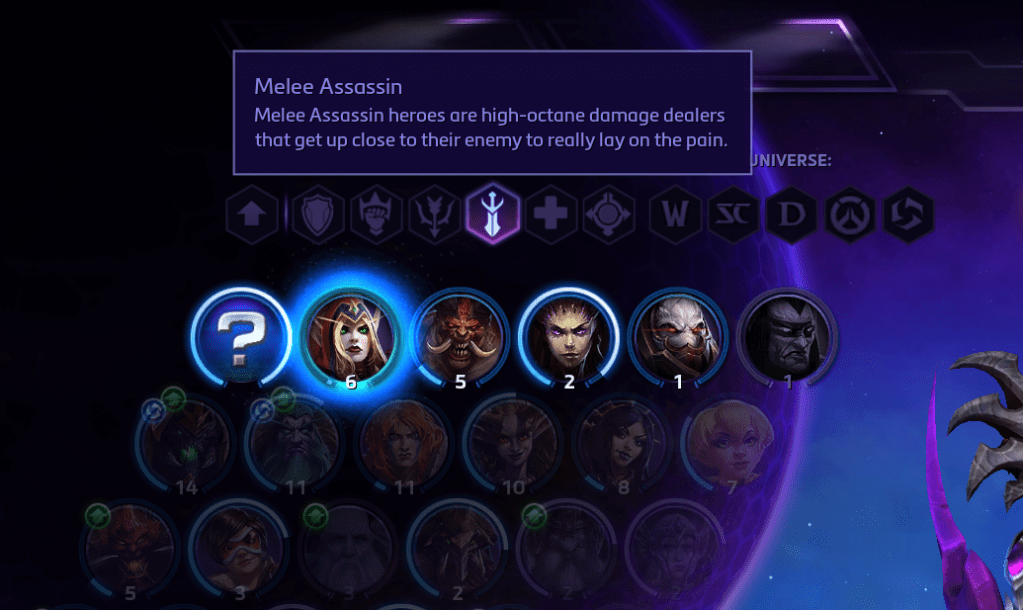Filter by the StarCraft universe
The height and width of the screenshot is (610, 1023).
(733, 213)
